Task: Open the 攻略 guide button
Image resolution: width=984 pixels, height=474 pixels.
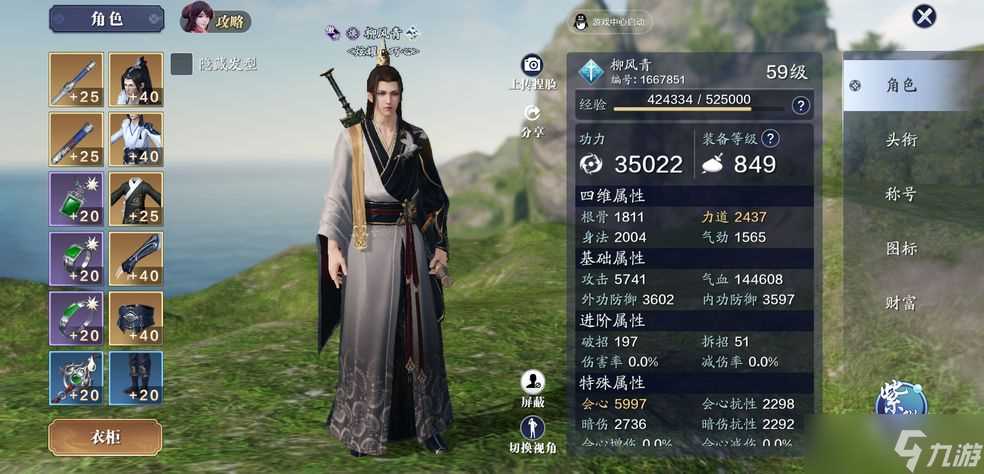Action: pos(215,18)
